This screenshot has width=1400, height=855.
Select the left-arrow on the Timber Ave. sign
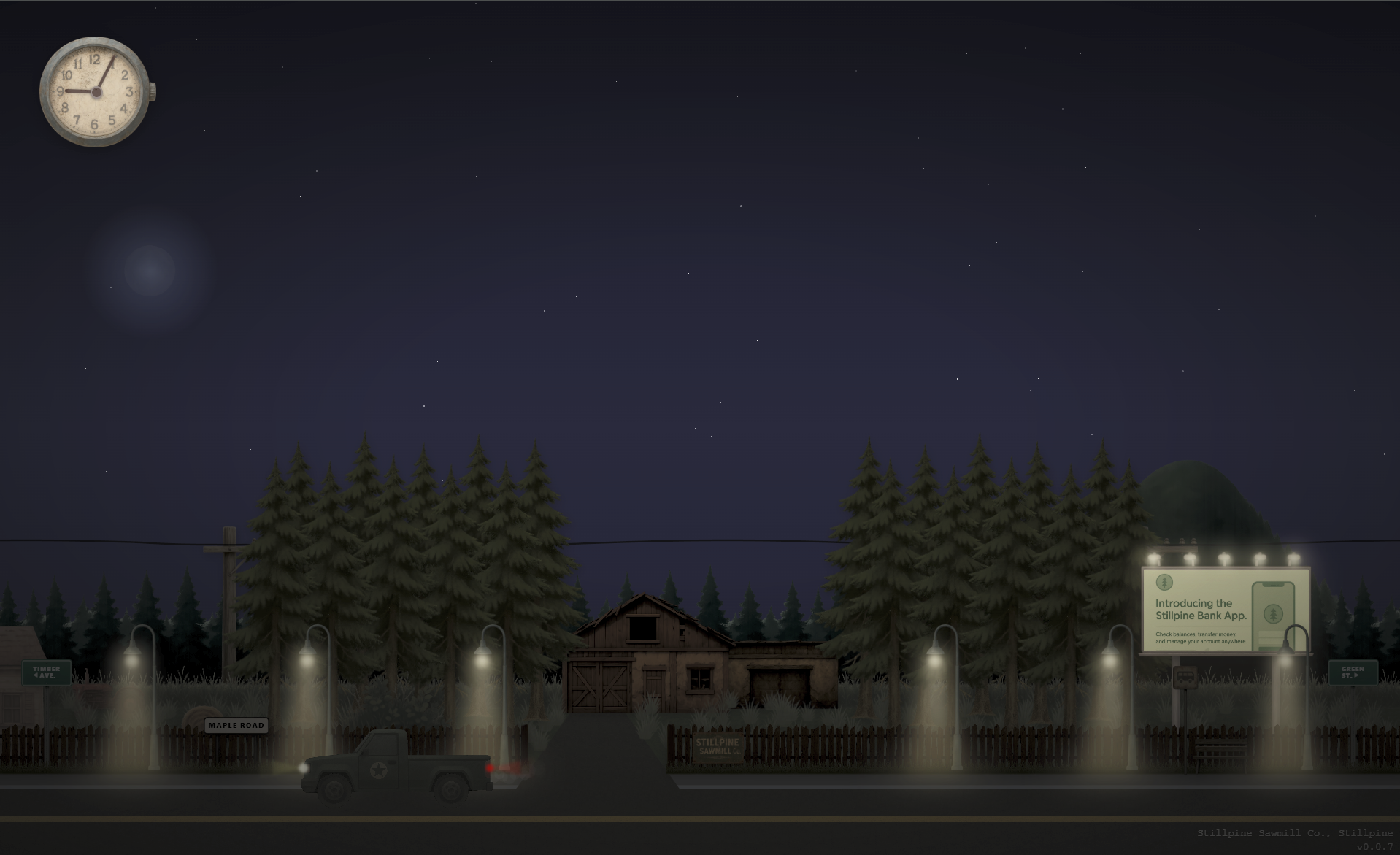click(x=36, y=675)
